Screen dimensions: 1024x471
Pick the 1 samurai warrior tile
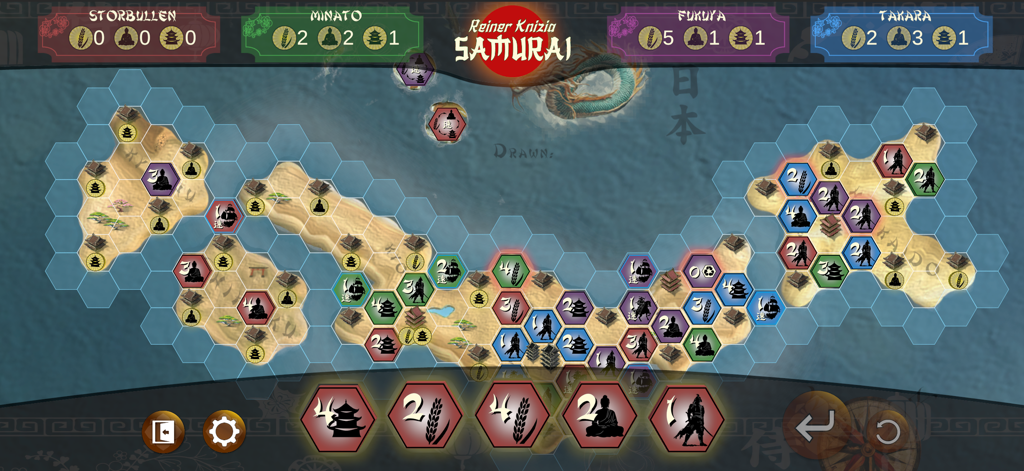pos(686,418)
